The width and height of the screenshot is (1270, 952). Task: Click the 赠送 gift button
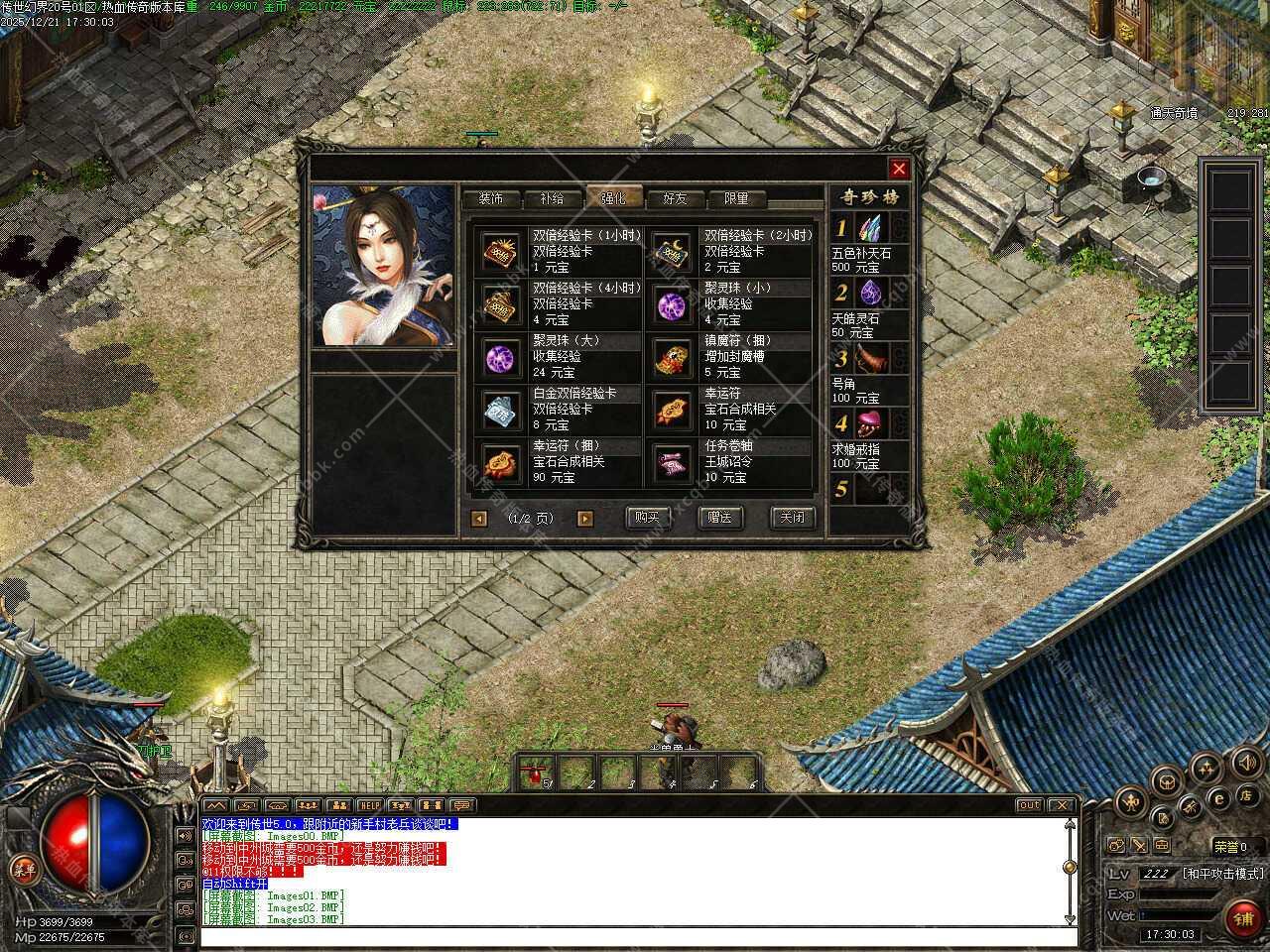point(719,518)
